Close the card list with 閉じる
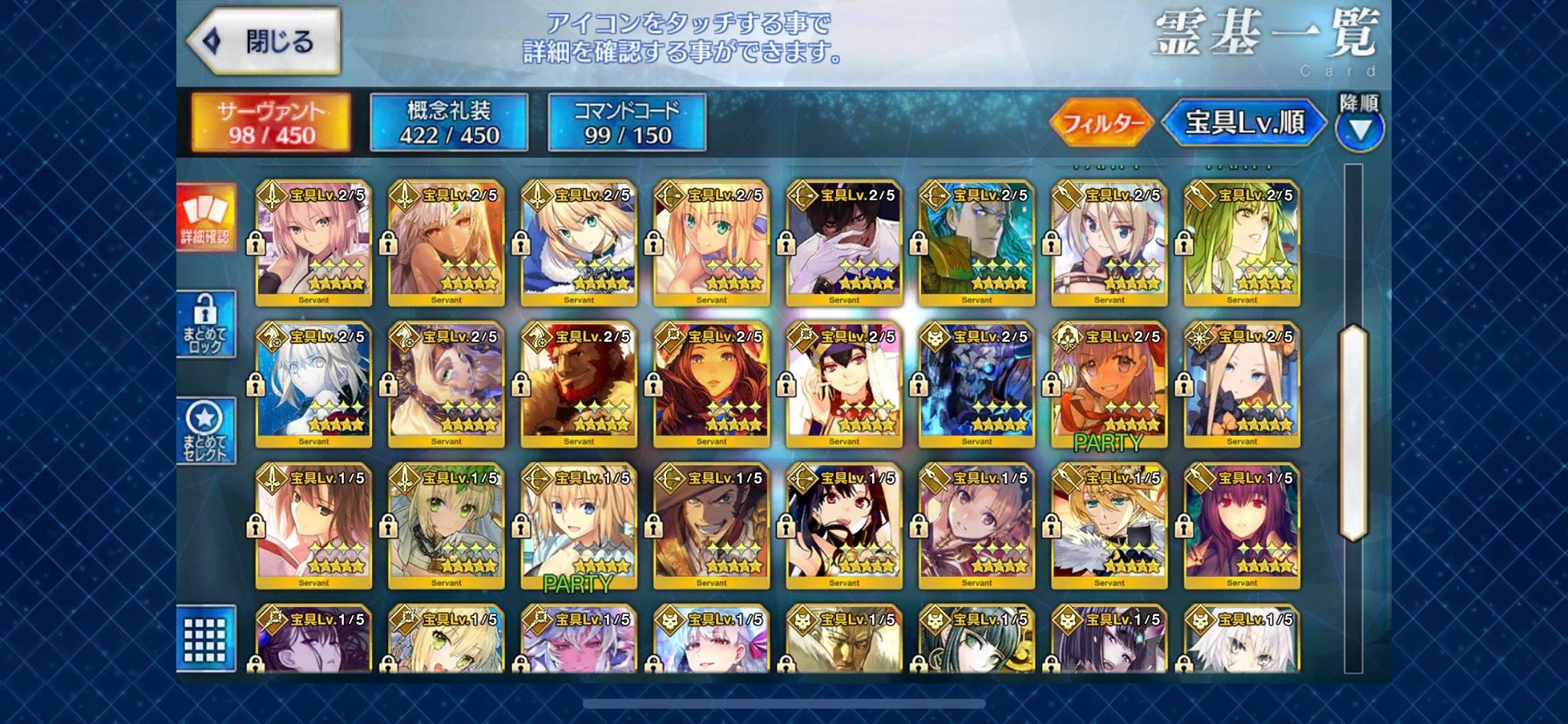Viewport: 1568px width, 724px height. tap(264, 41)
